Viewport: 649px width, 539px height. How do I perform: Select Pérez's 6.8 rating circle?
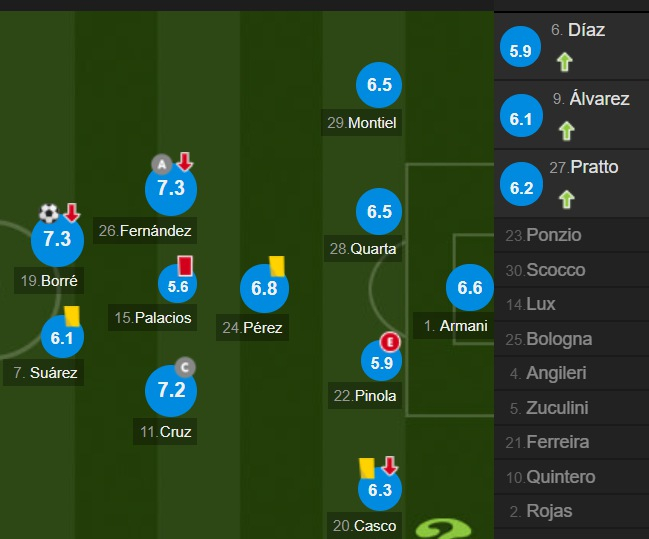[x=264, y=290]
